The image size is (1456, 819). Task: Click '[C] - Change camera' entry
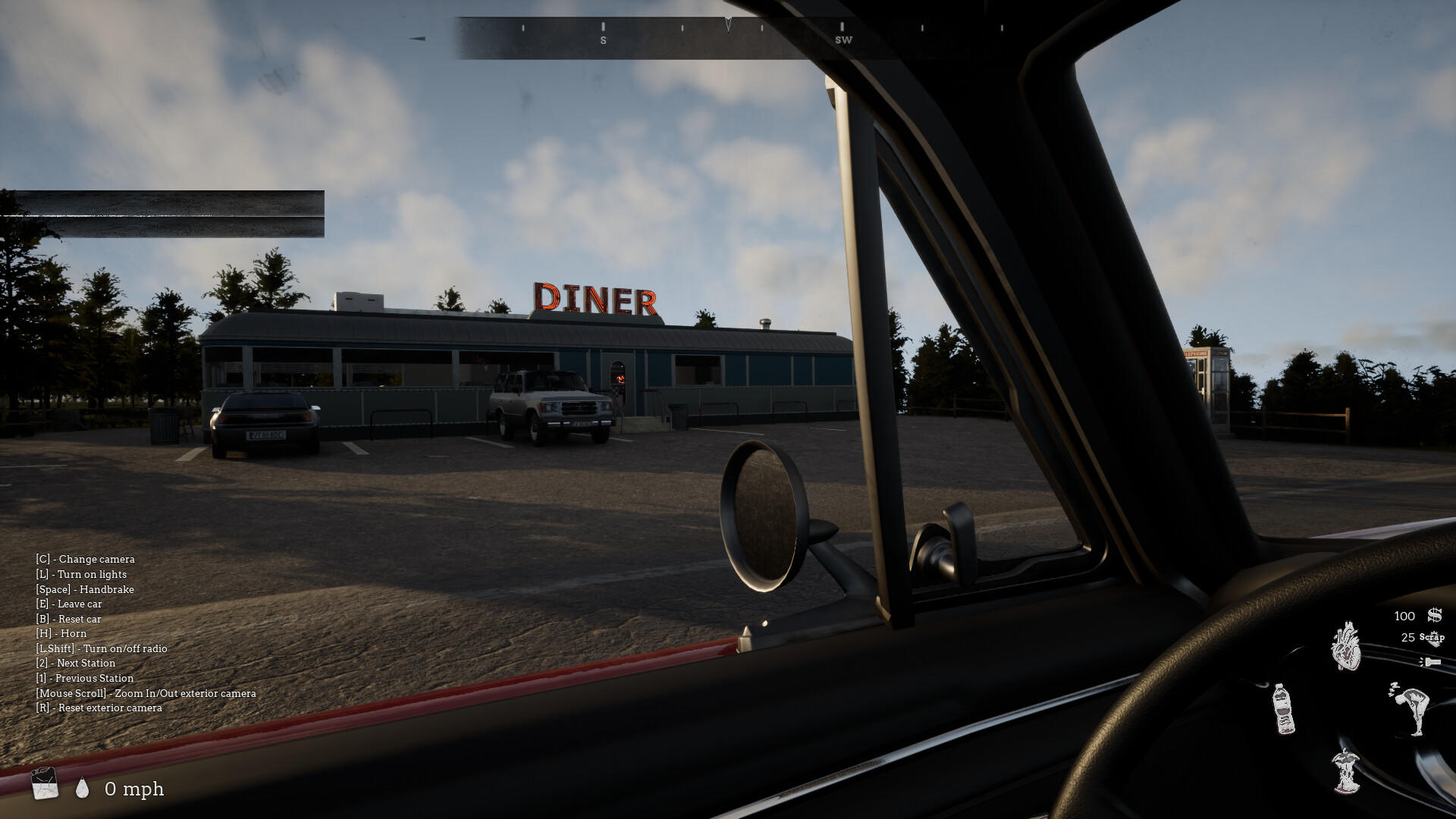(86, 559)
